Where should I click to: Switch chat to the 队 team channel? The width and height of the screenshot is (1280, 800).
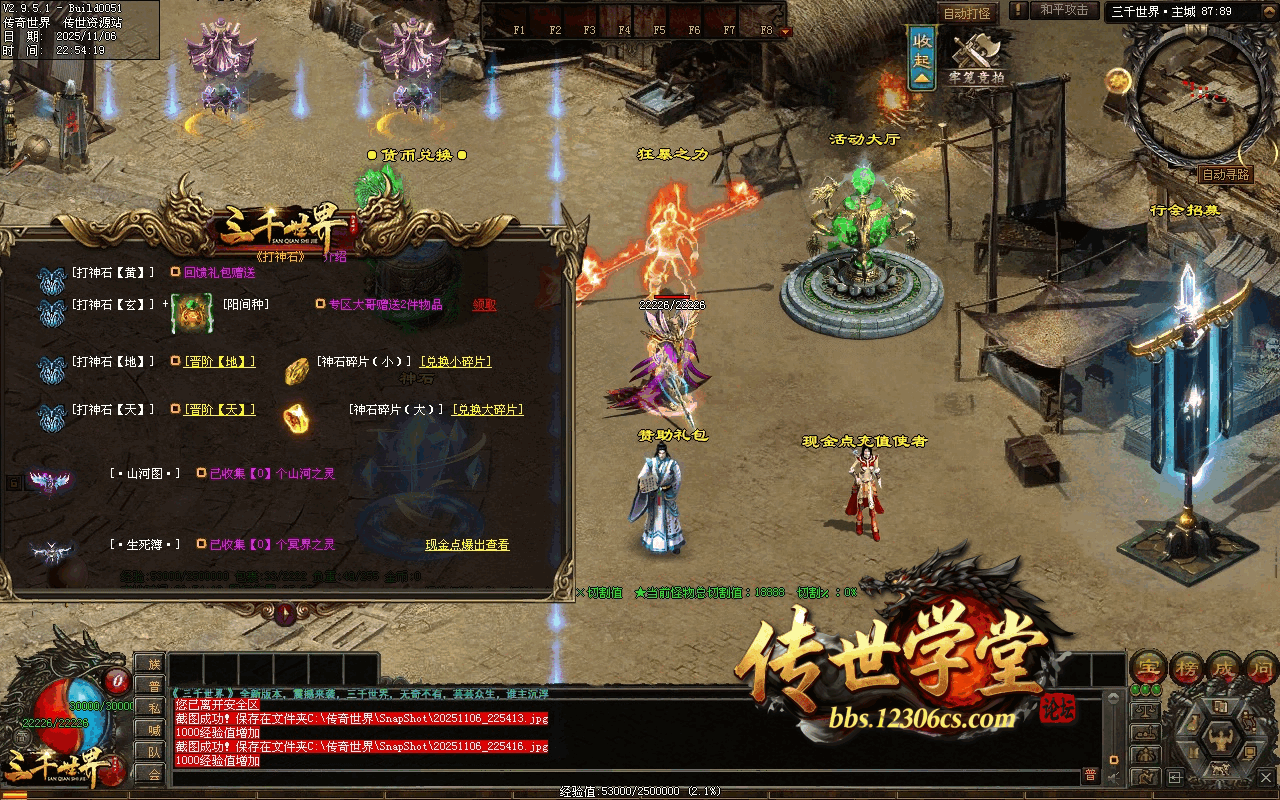coord(153,751)
